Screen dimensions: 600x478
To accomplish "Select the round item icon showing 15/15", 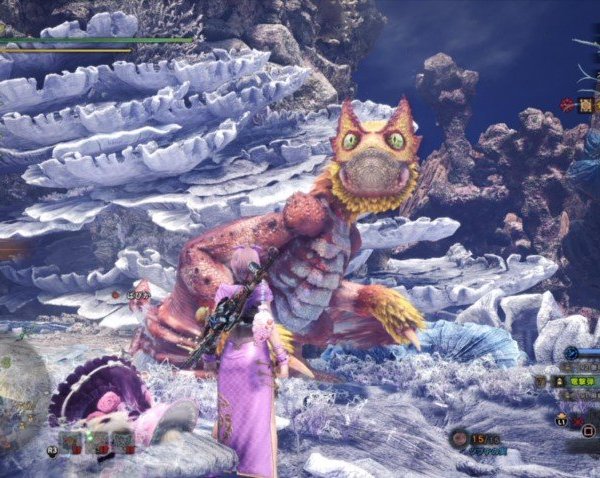I will 459,438.
